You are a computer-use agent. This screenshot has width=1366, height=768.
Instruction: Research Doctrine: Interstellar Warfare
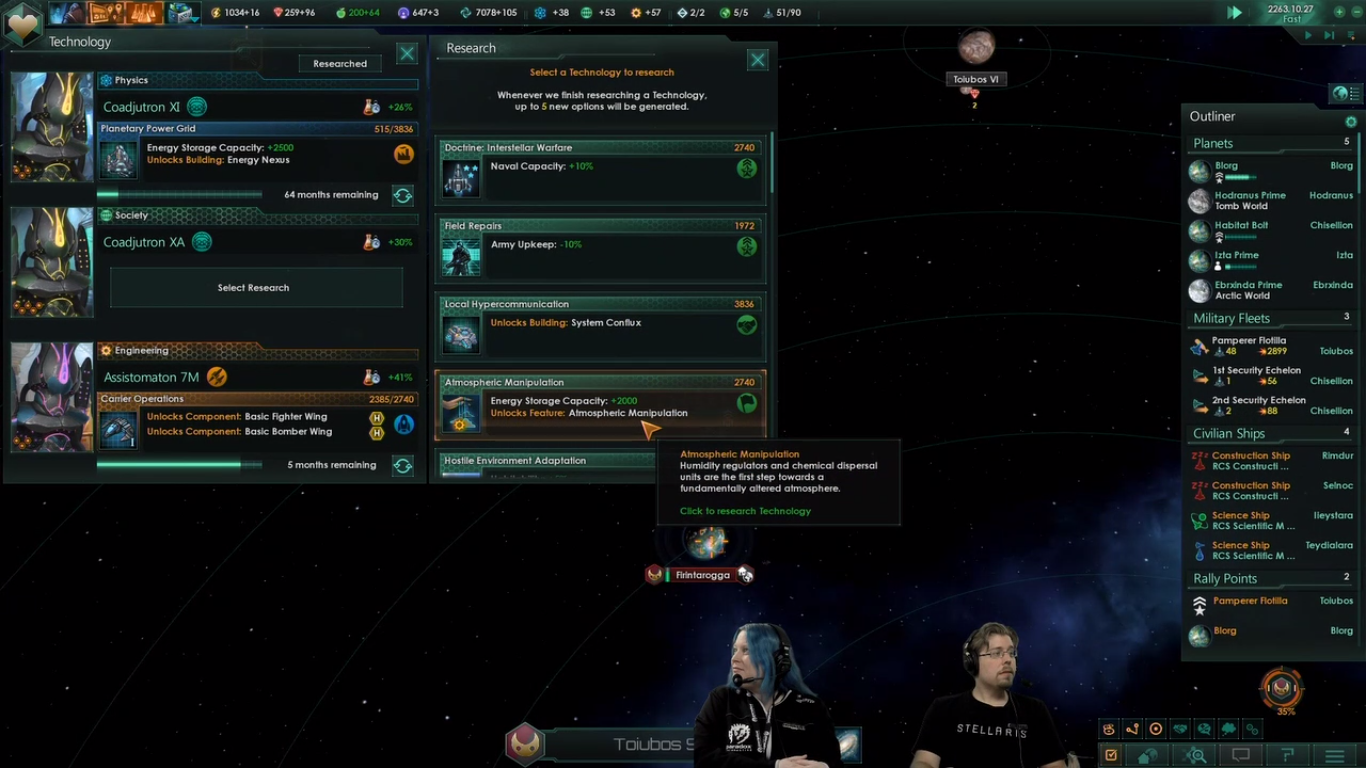click(x=602, y=169)
